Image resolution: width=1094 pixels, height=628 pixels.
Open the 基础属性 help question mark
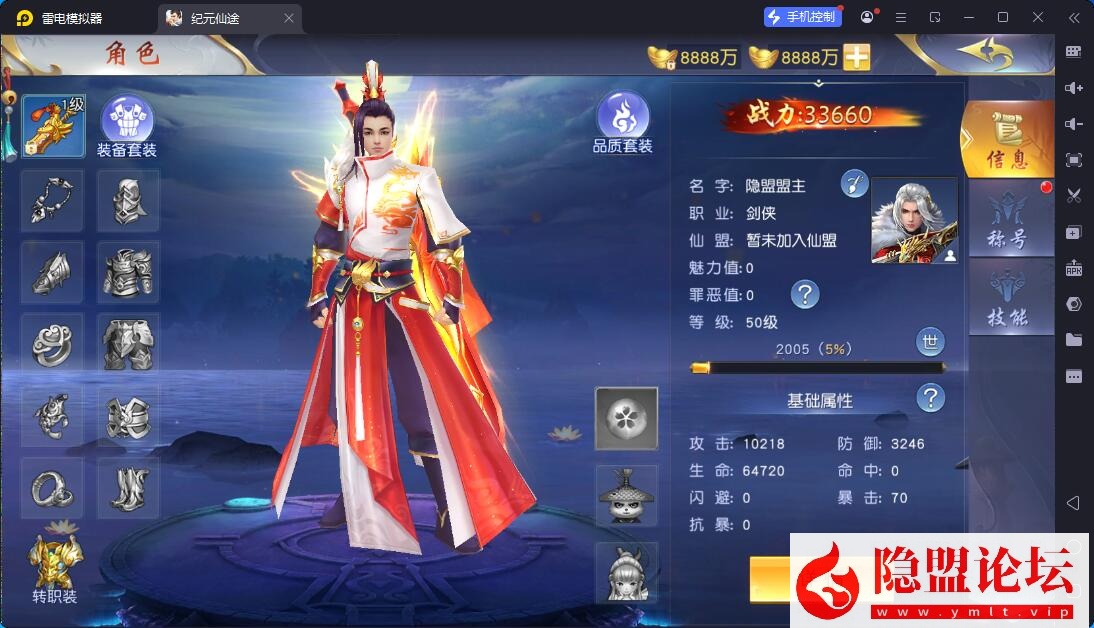click(x=931, y=398)
